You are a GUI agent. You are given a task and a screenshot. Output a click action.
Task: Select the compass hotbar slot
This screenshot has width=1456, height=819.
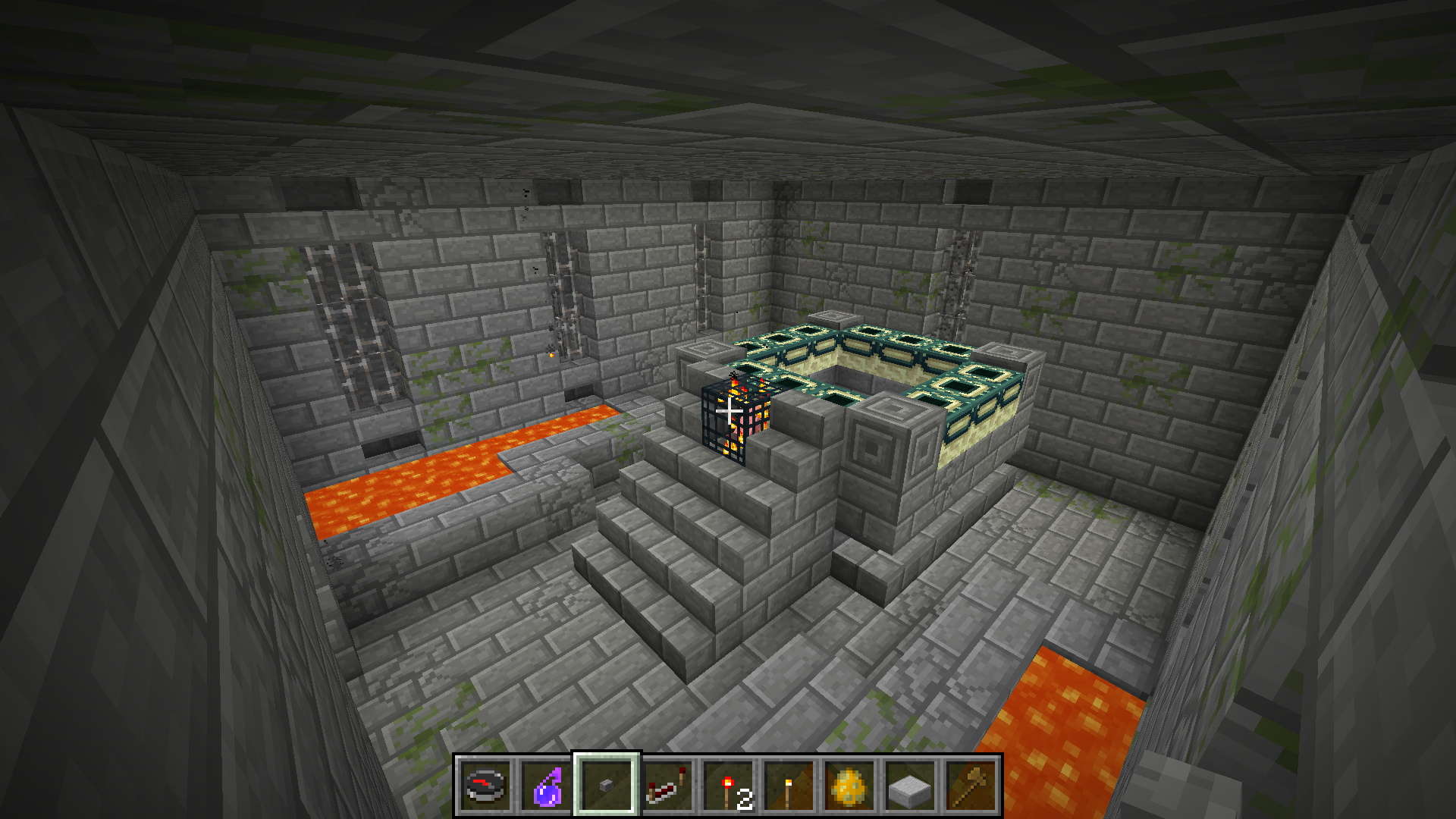[485, 786]
